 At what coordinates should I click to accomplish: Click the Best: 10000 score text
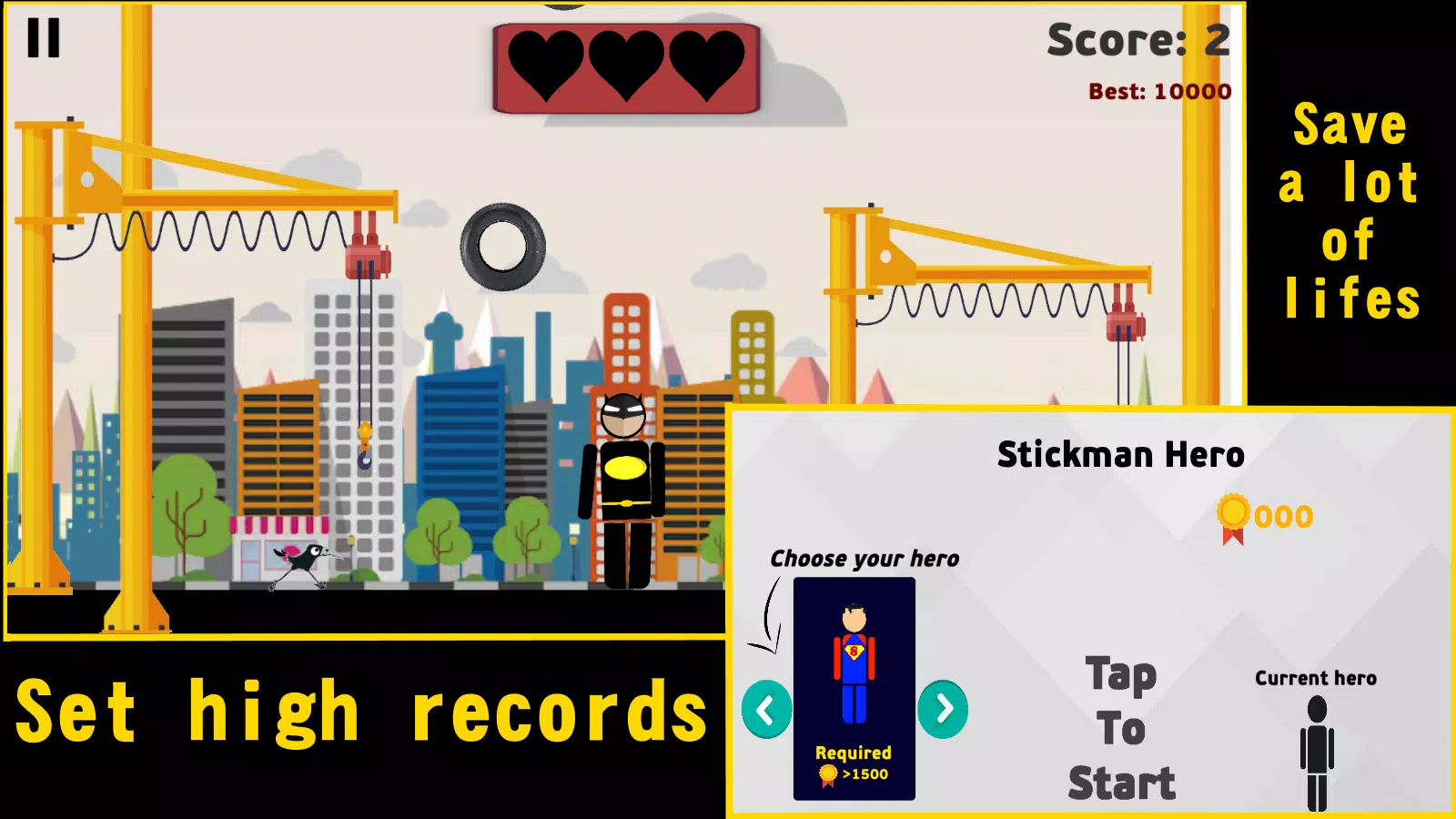click(x=1158, y=91)
